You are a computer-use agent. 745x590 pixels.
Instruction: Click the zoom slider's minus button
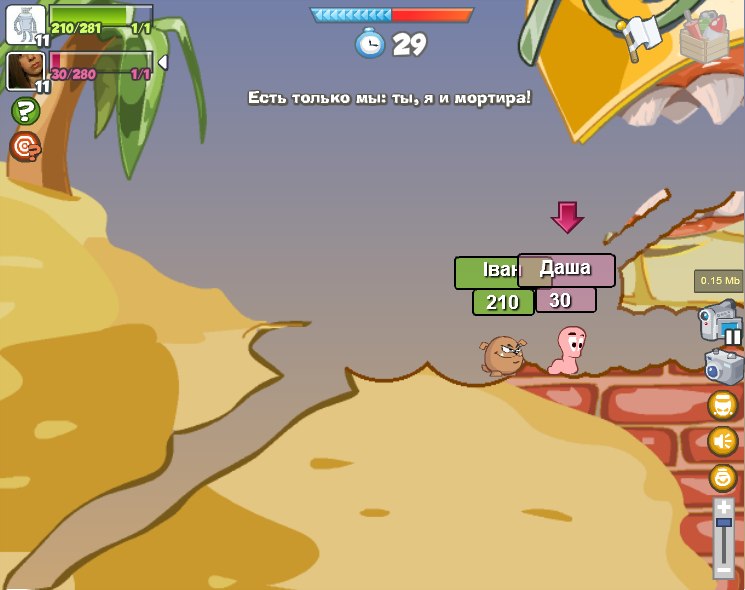pos(724,570)
